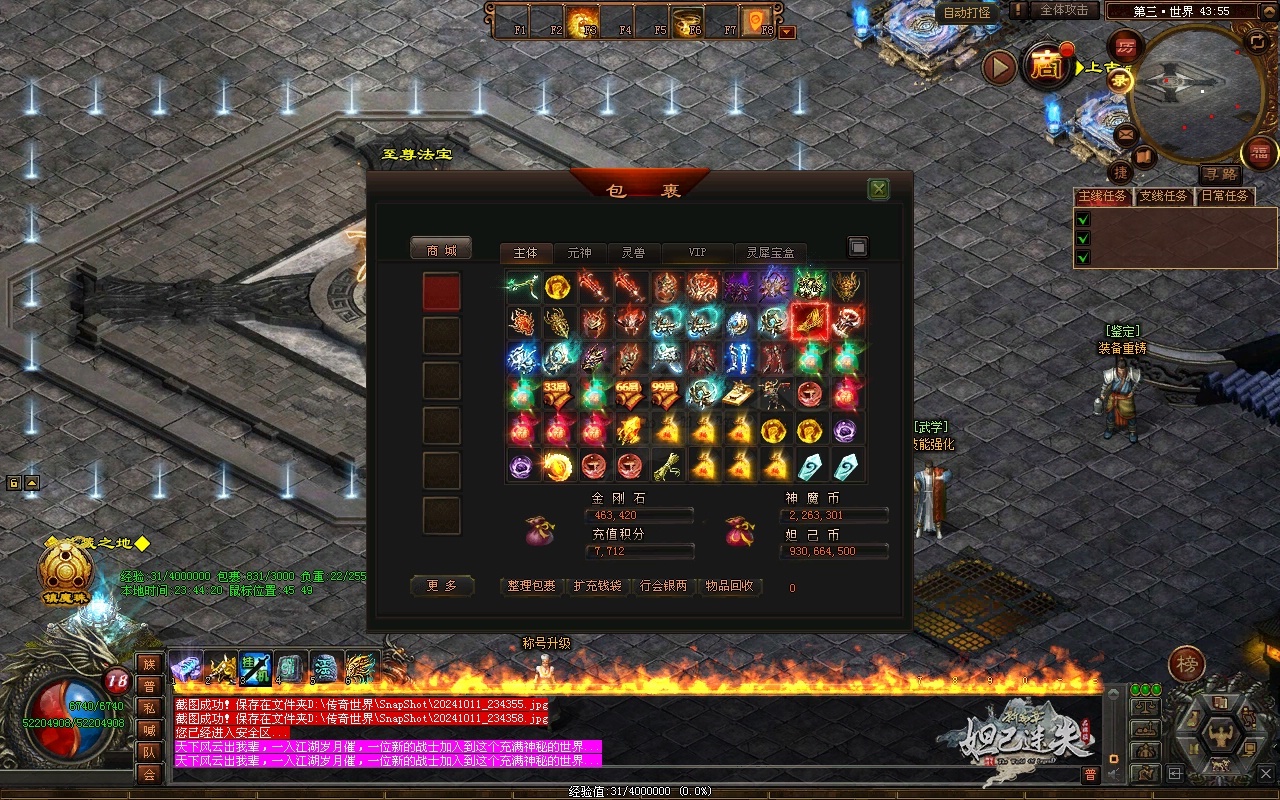
Task: Close the 包裹 inventory window
Action: [878, 189]
